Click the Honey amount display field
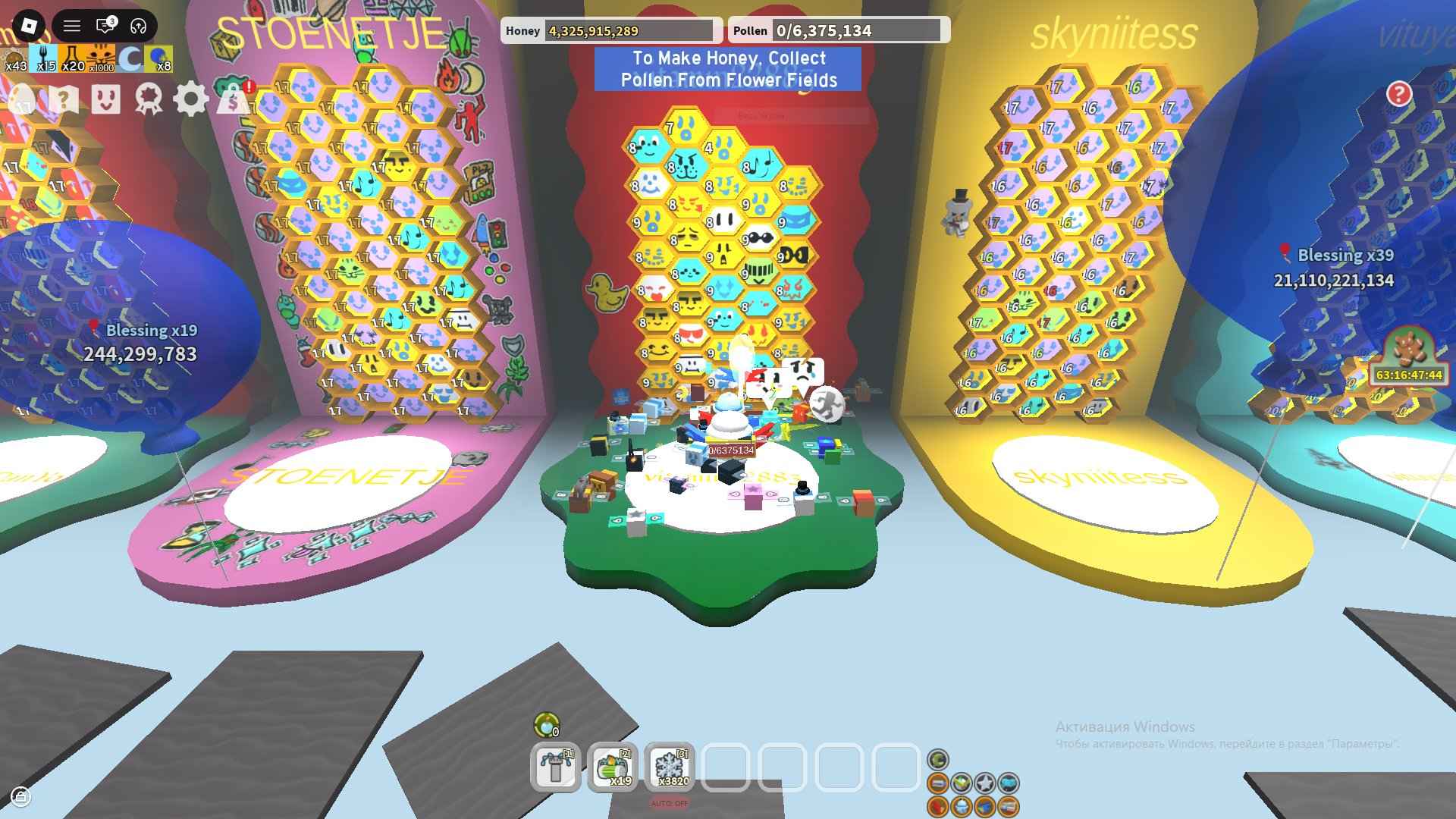The image size is (1456, 819). pyautogui.click(x=629, y=31)
